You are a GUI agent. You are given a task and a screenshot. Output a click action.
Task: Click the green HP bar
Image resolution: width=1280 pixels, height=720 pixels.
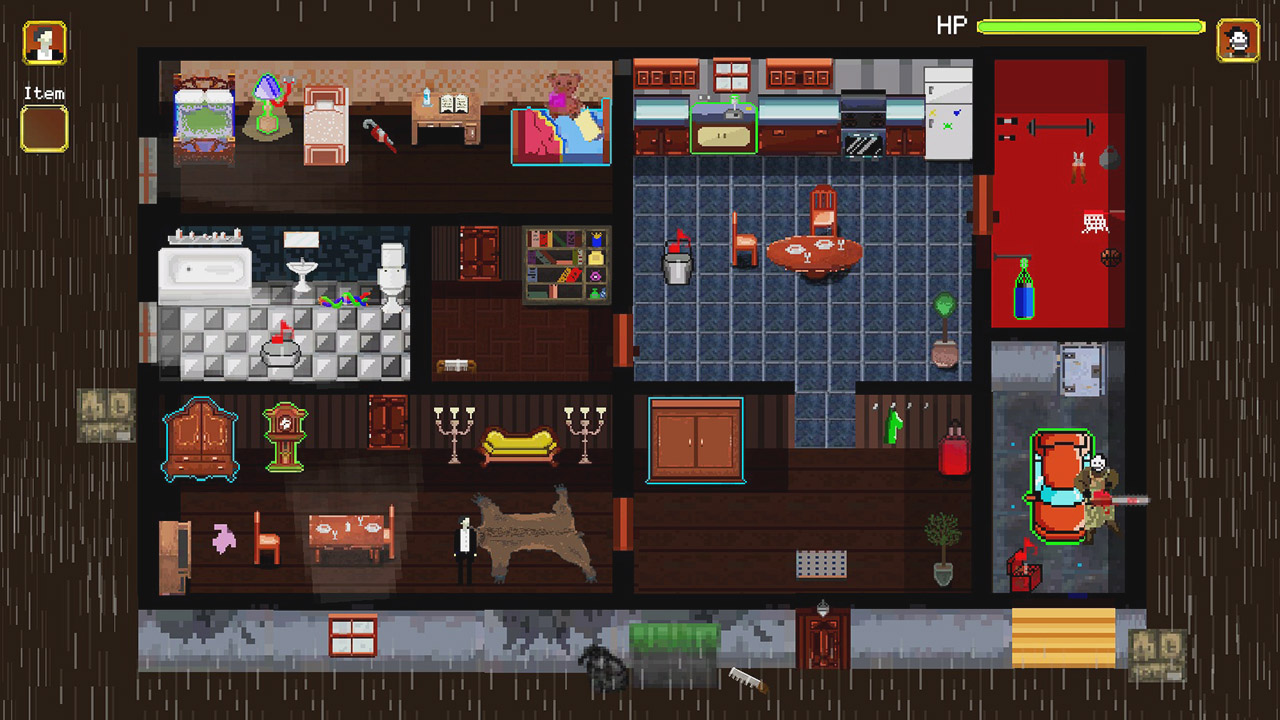point(1090,26)
